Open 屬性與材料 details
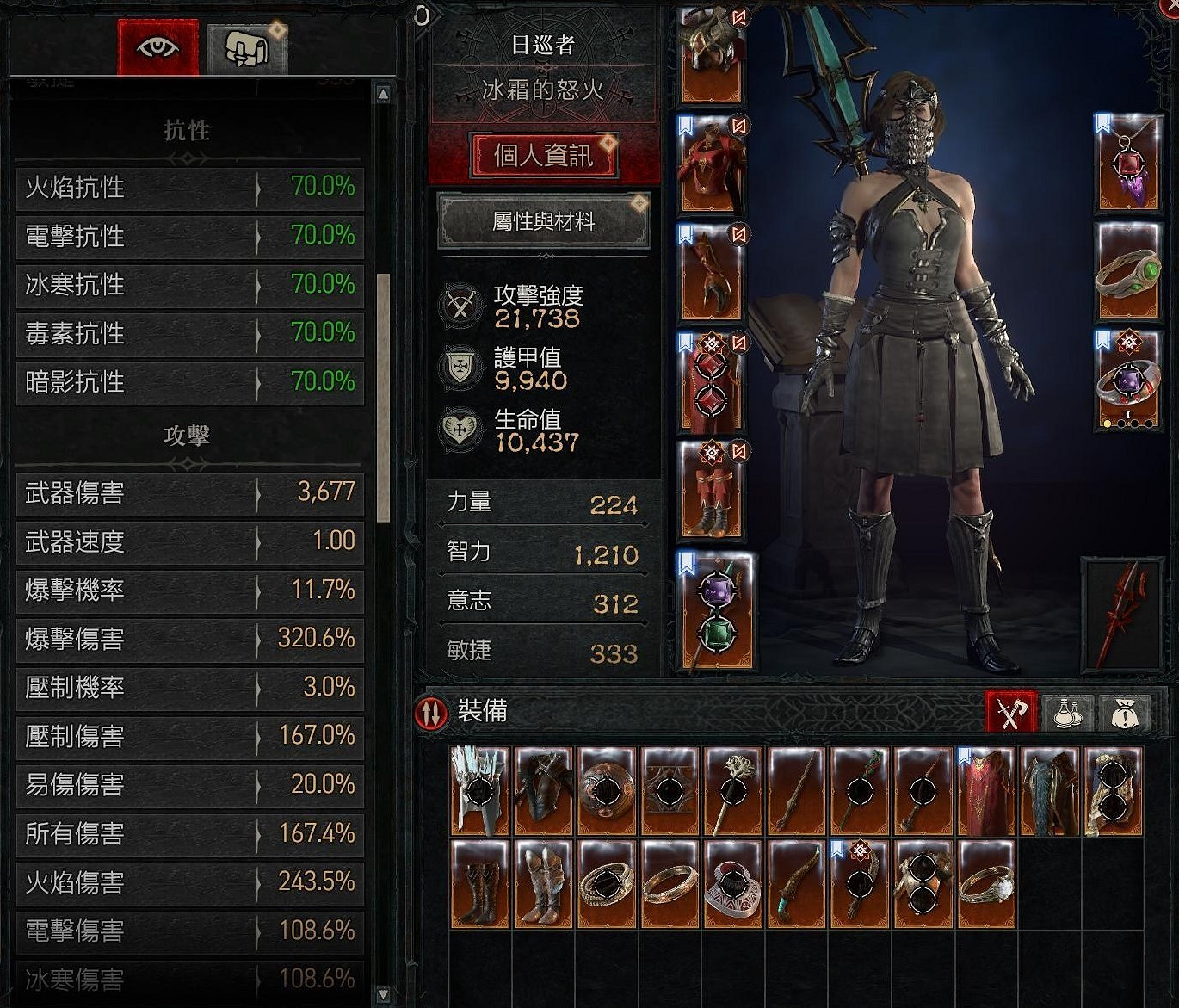1179x1008 pixels. [542, 221]
